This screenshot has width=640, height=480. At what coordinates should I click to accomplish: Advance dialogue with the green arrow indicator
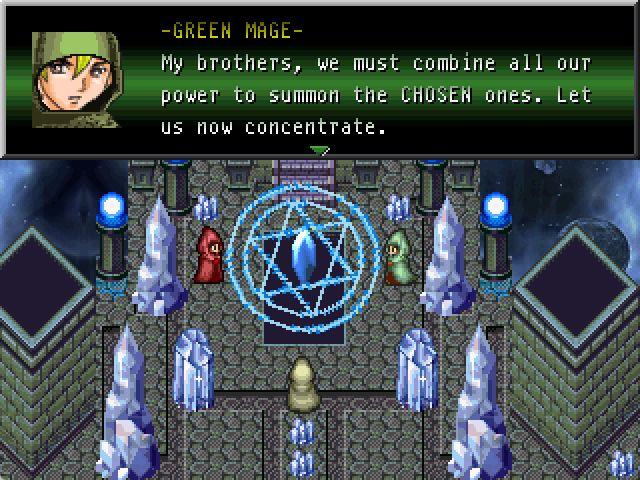[319, 151]
